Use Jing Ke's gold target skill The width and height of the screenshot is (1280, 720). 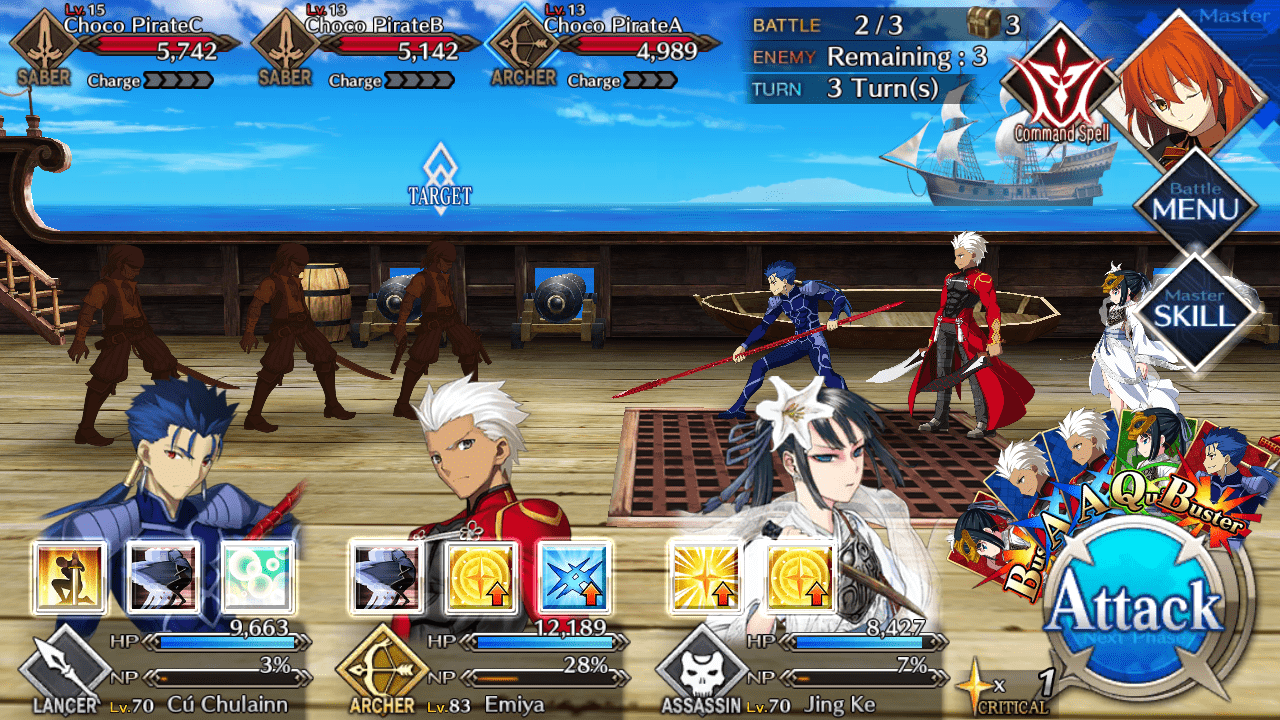coord(799,576)
